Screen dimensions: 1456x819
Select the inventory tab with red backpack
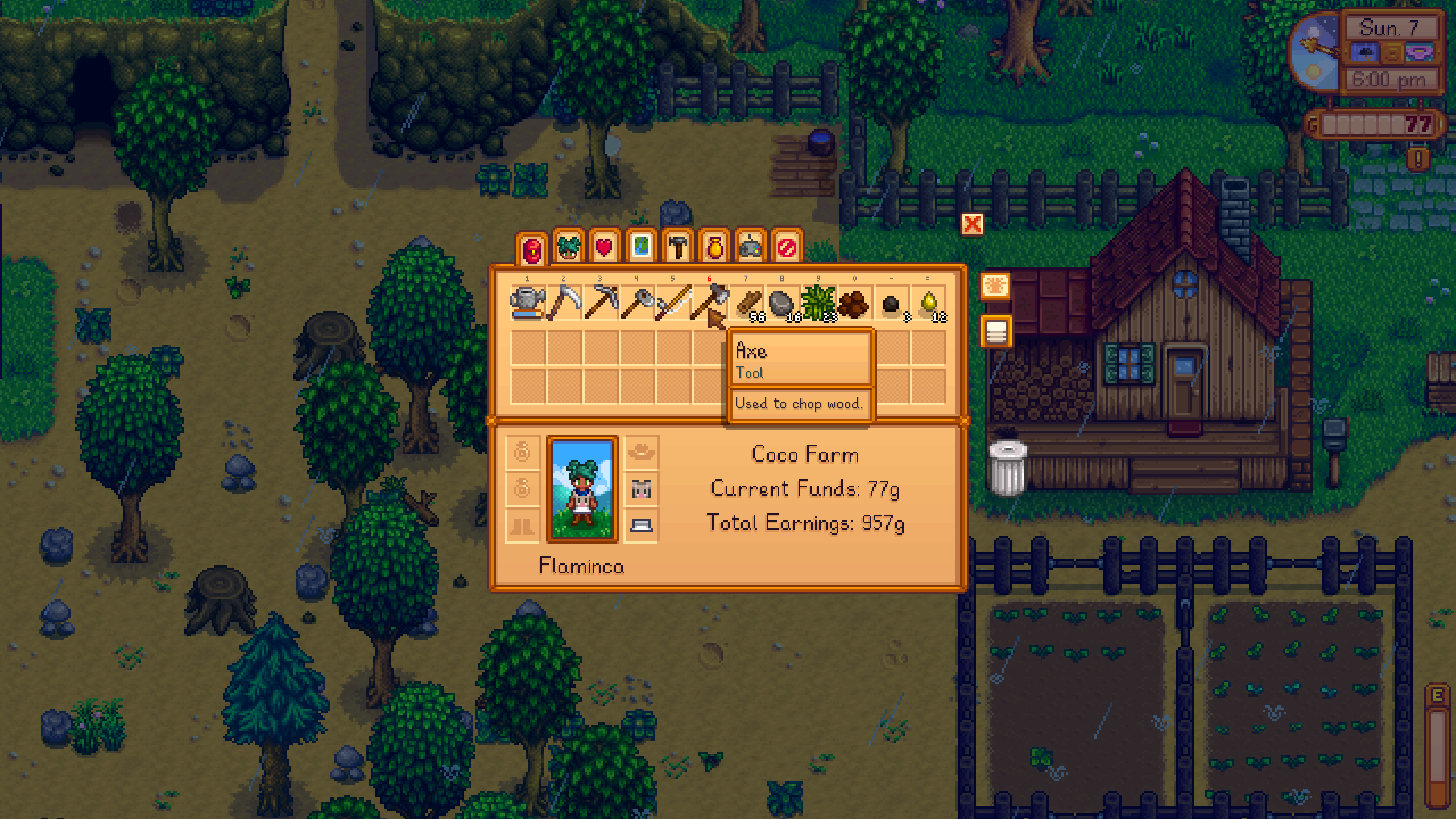point(532,249)
